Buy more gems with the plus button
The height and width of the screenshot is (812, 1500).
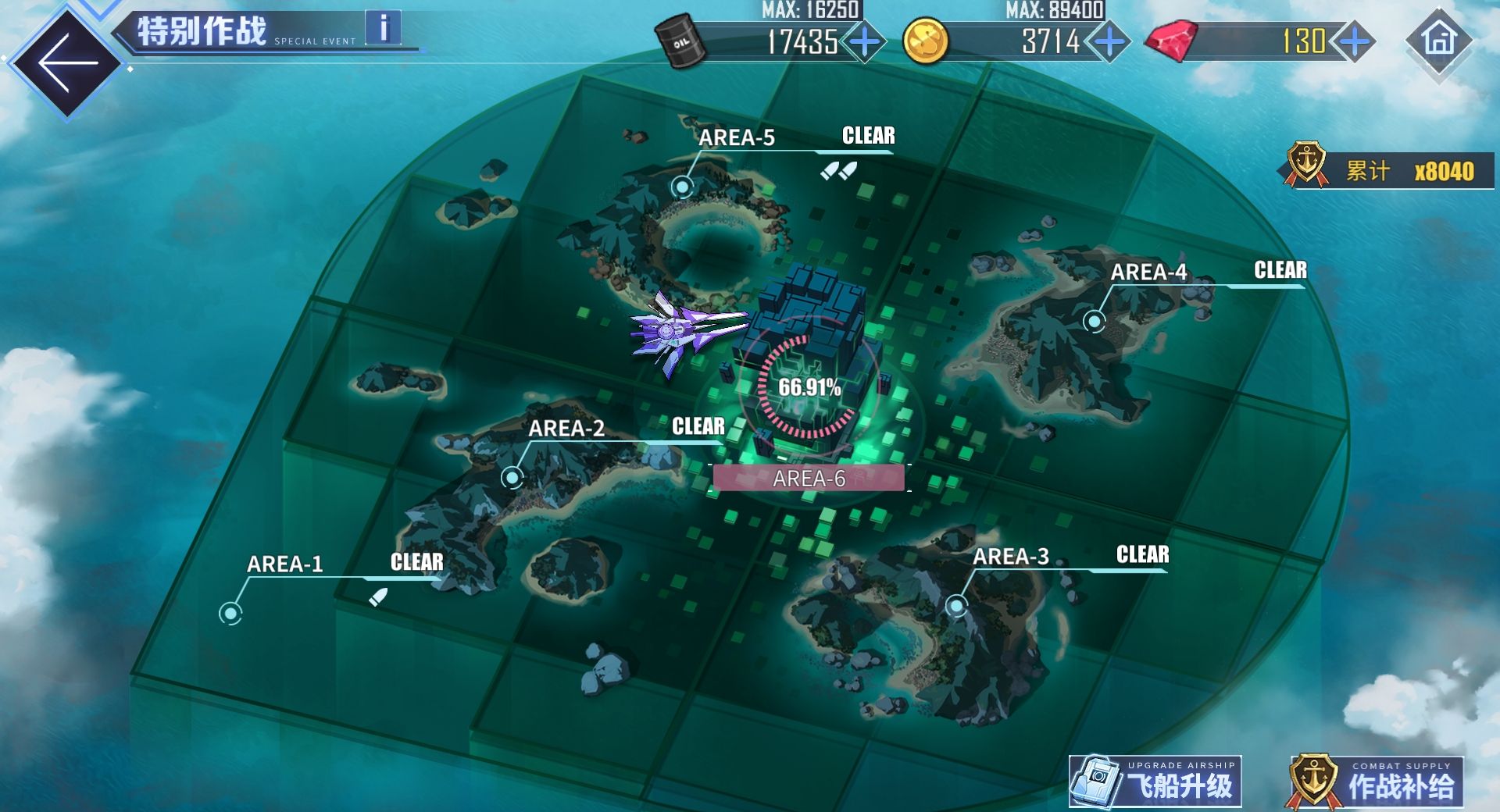1354,41
